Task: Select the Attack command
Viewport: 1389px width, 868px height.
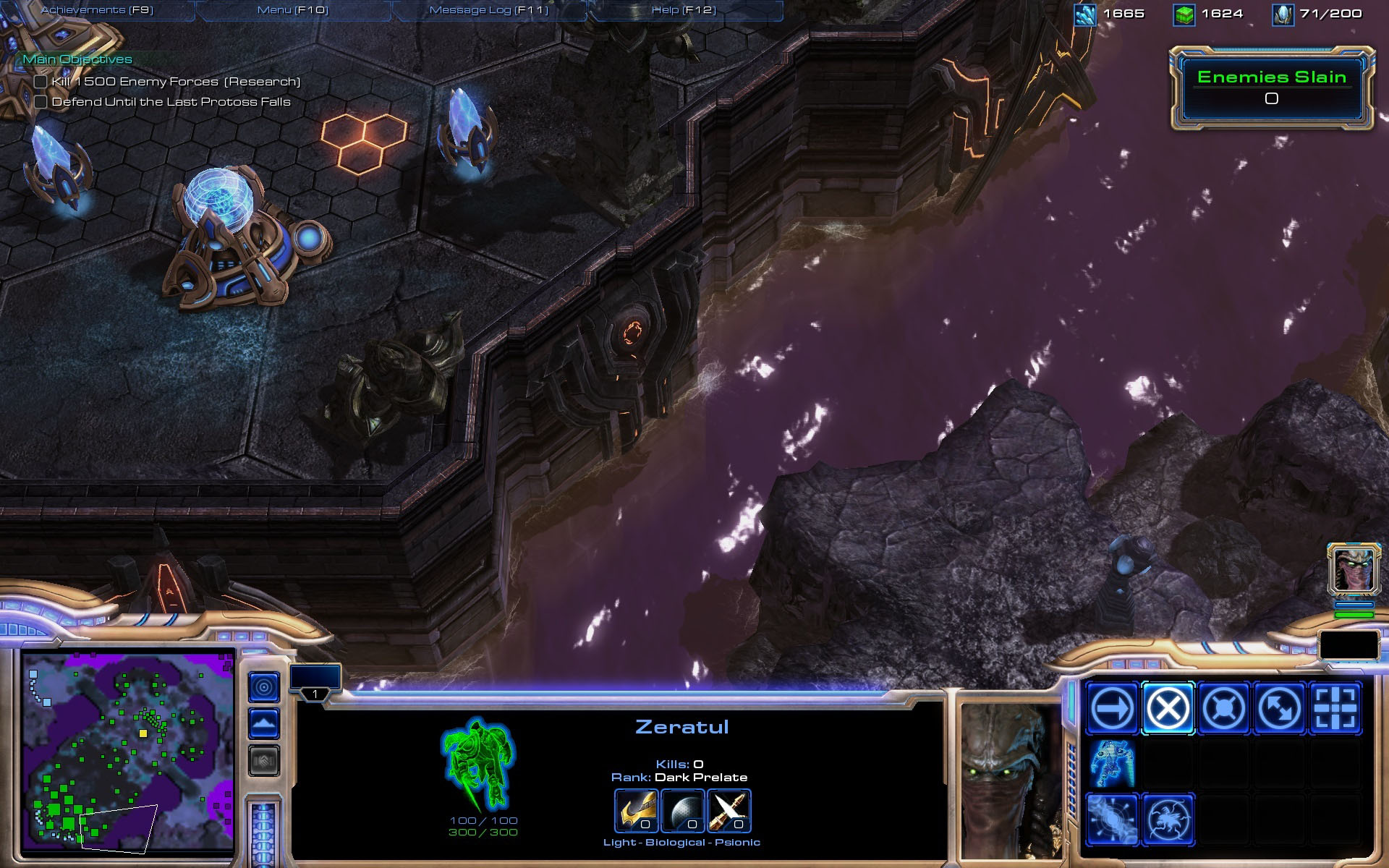Action: pyautogui.click(x=1335, y=708)
